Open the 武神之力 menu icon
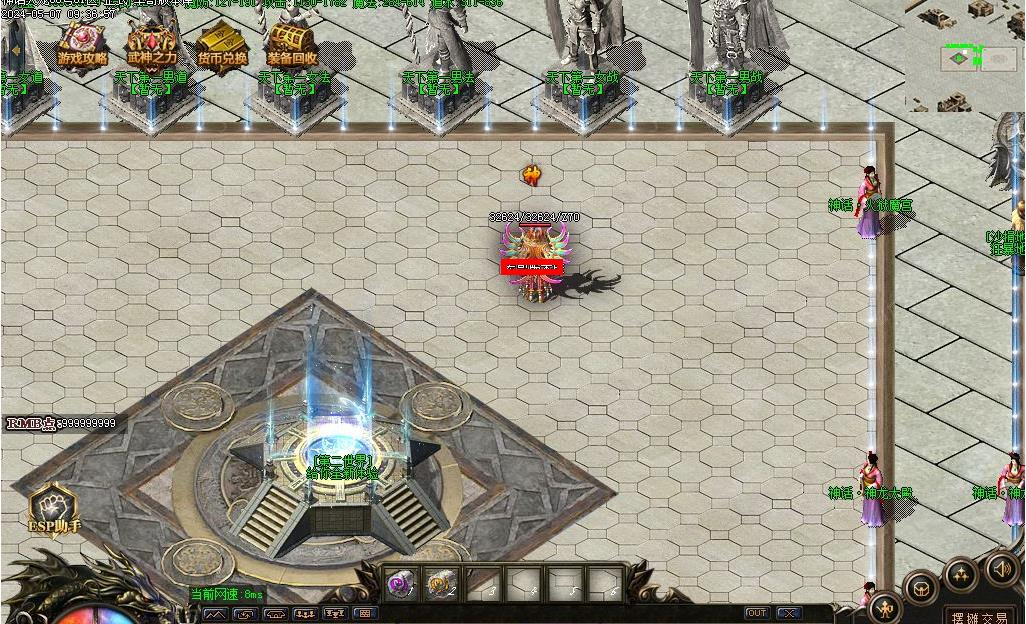Screen dimensions: 1026x624 (151, 45)
